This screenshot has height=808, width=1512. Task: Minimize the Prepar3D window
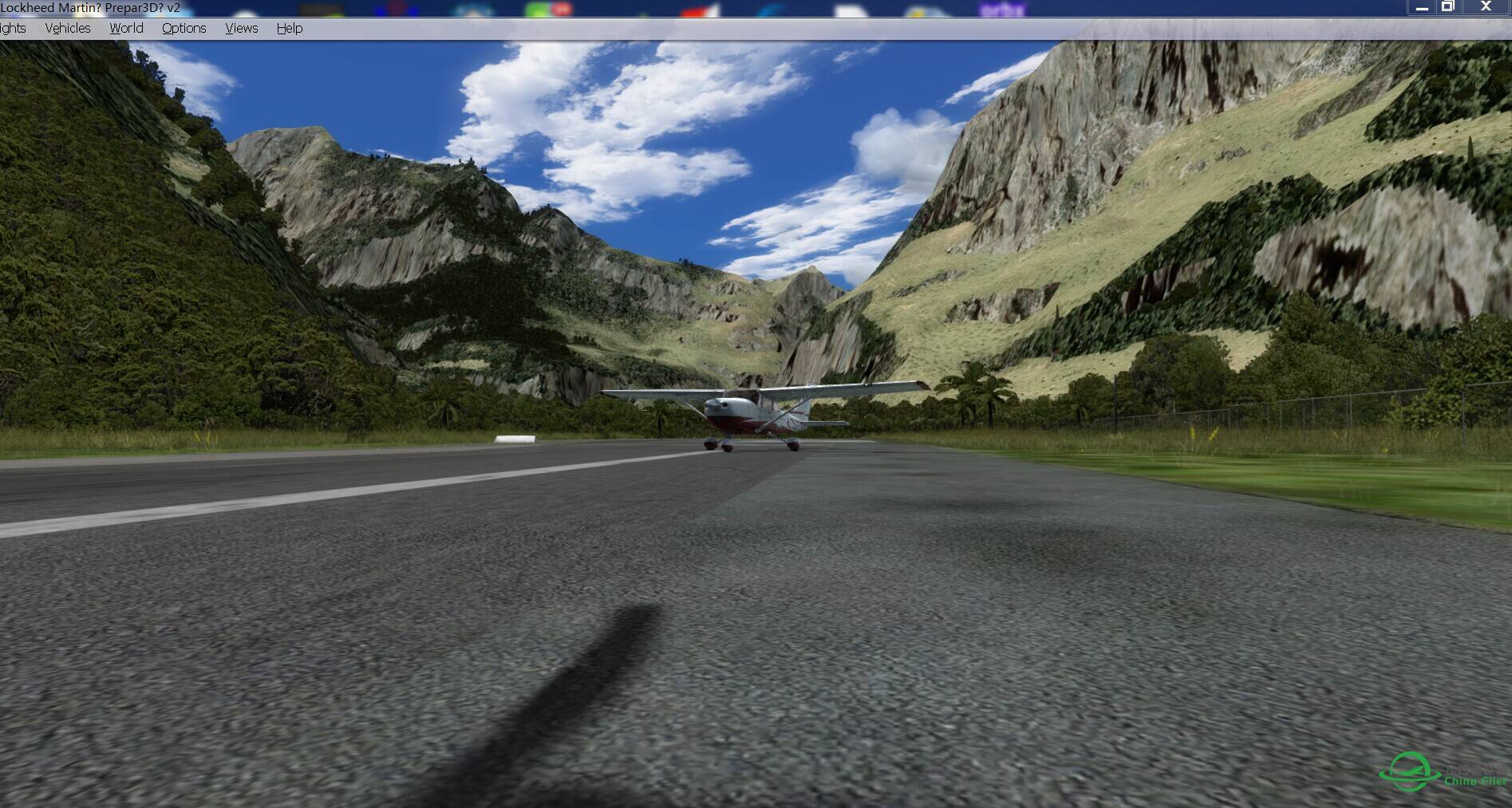click(x=1422, y=7)
